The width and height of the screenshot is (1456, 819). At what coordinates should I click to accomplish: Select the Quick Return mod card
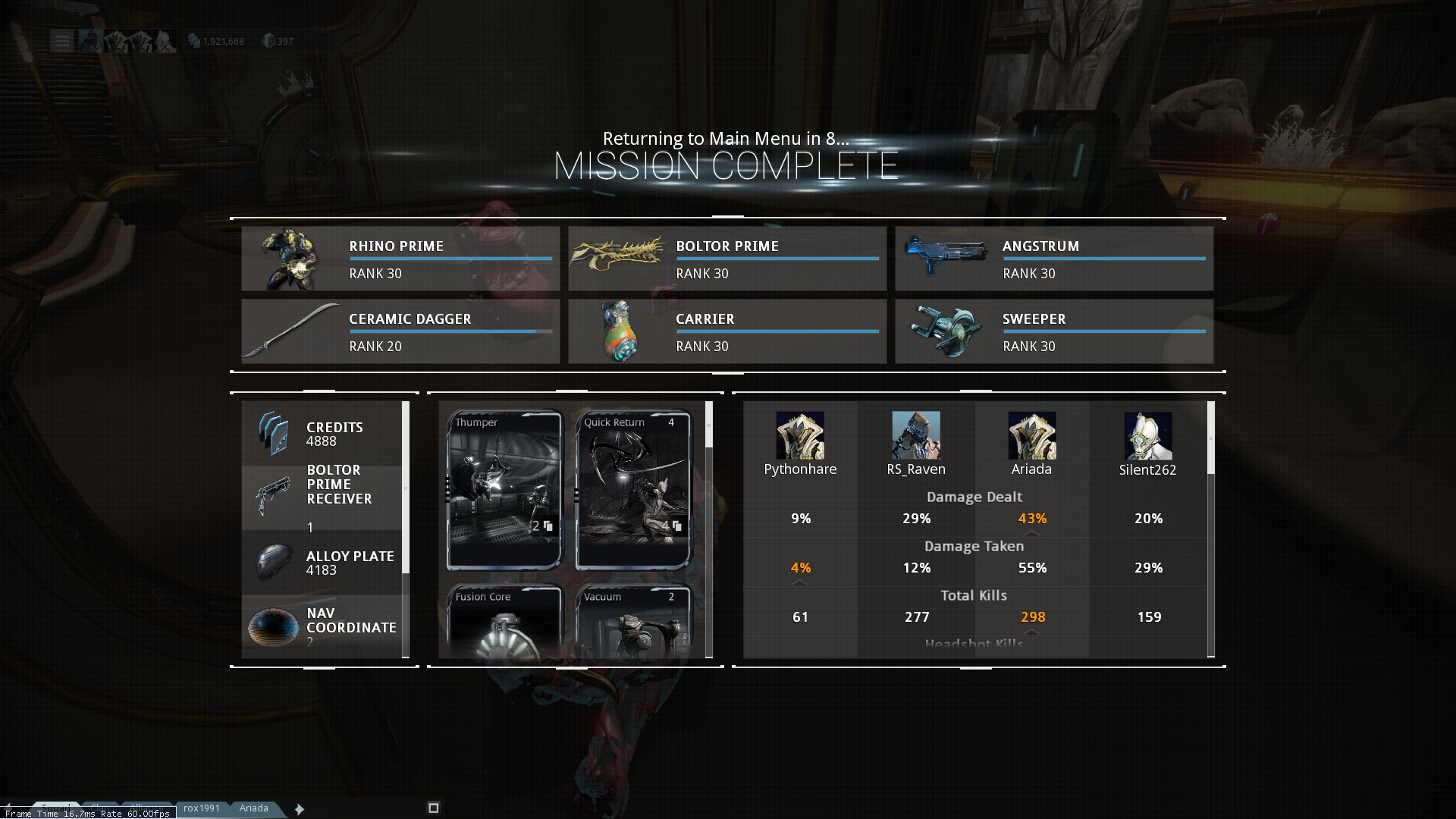click(x=633, y=489)
